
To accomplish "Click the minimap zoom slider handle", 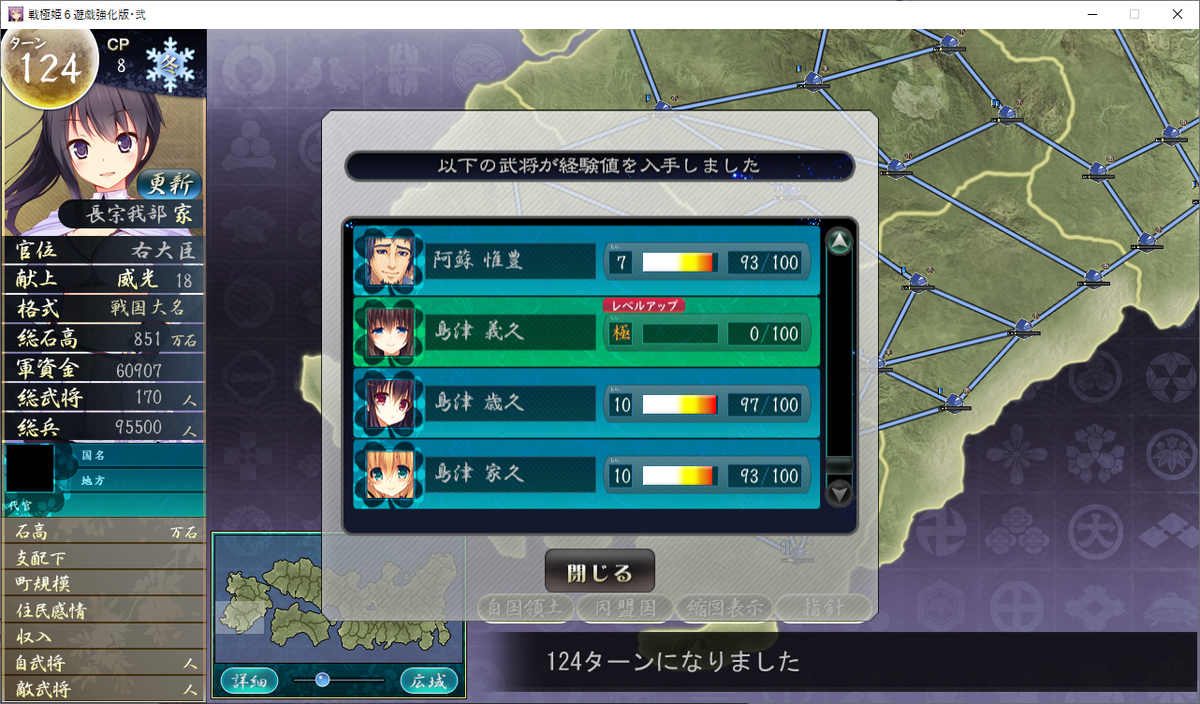I will (x=322, y=680).
